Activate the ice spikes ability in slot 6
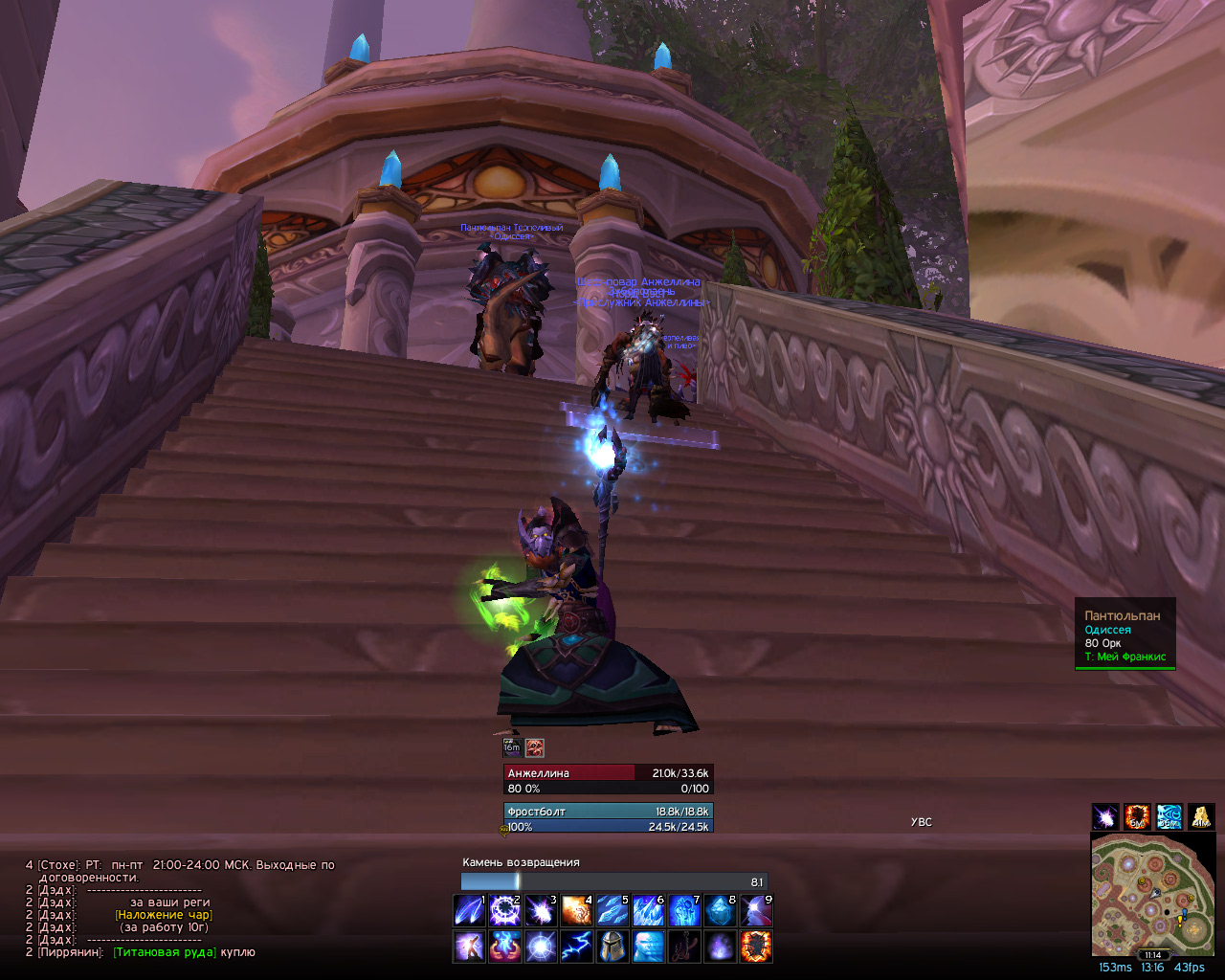The height and width of the screenshot is (980, 1225). point(648,911)
